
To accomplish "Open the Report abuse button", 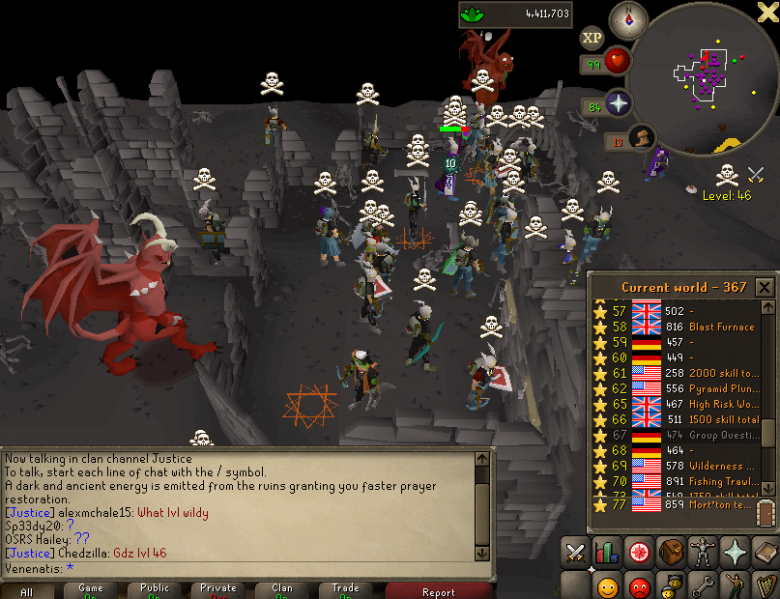I will click(437, 591).
